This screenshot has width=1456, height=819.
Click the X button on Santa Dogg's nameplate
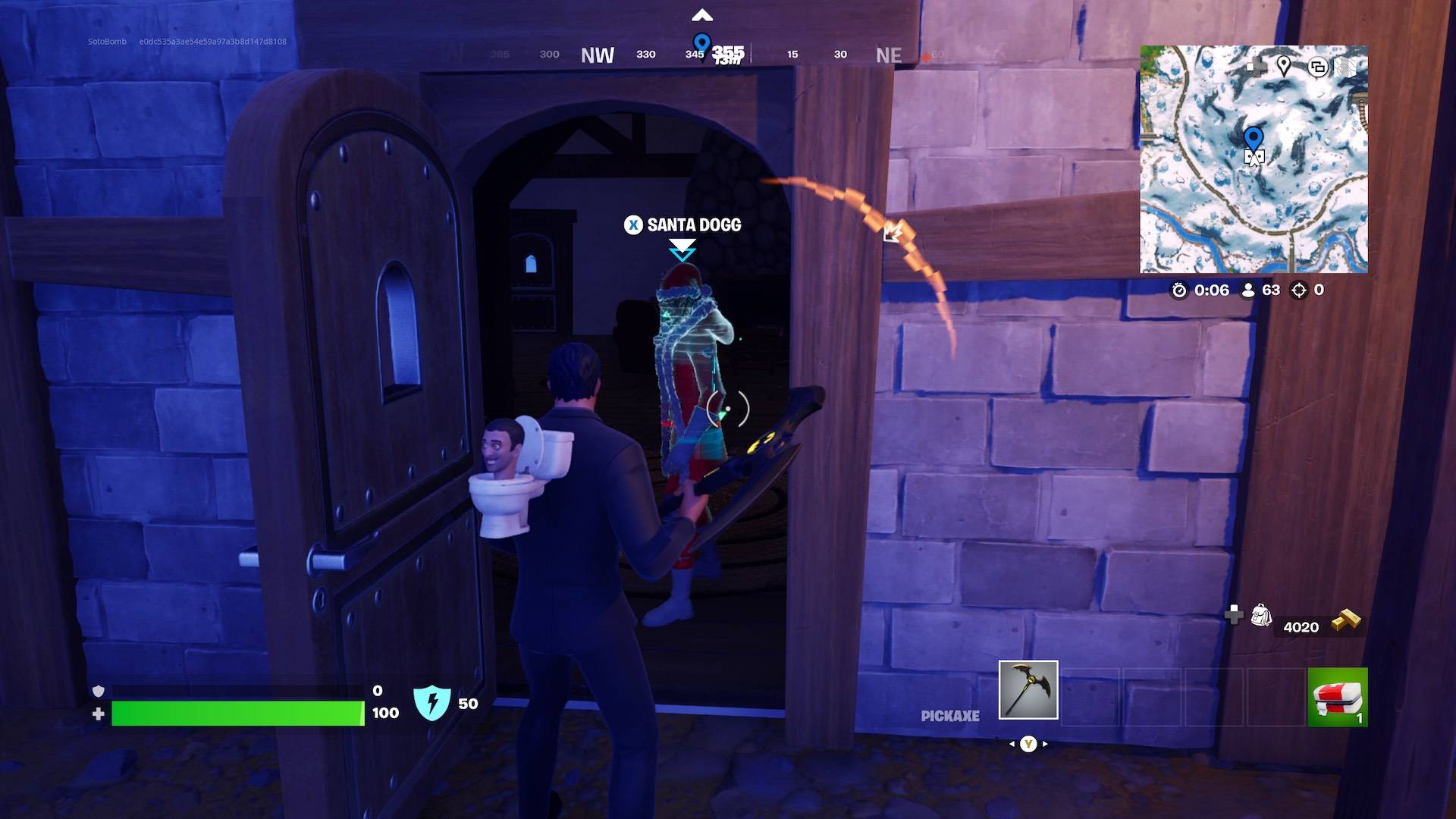633,225
